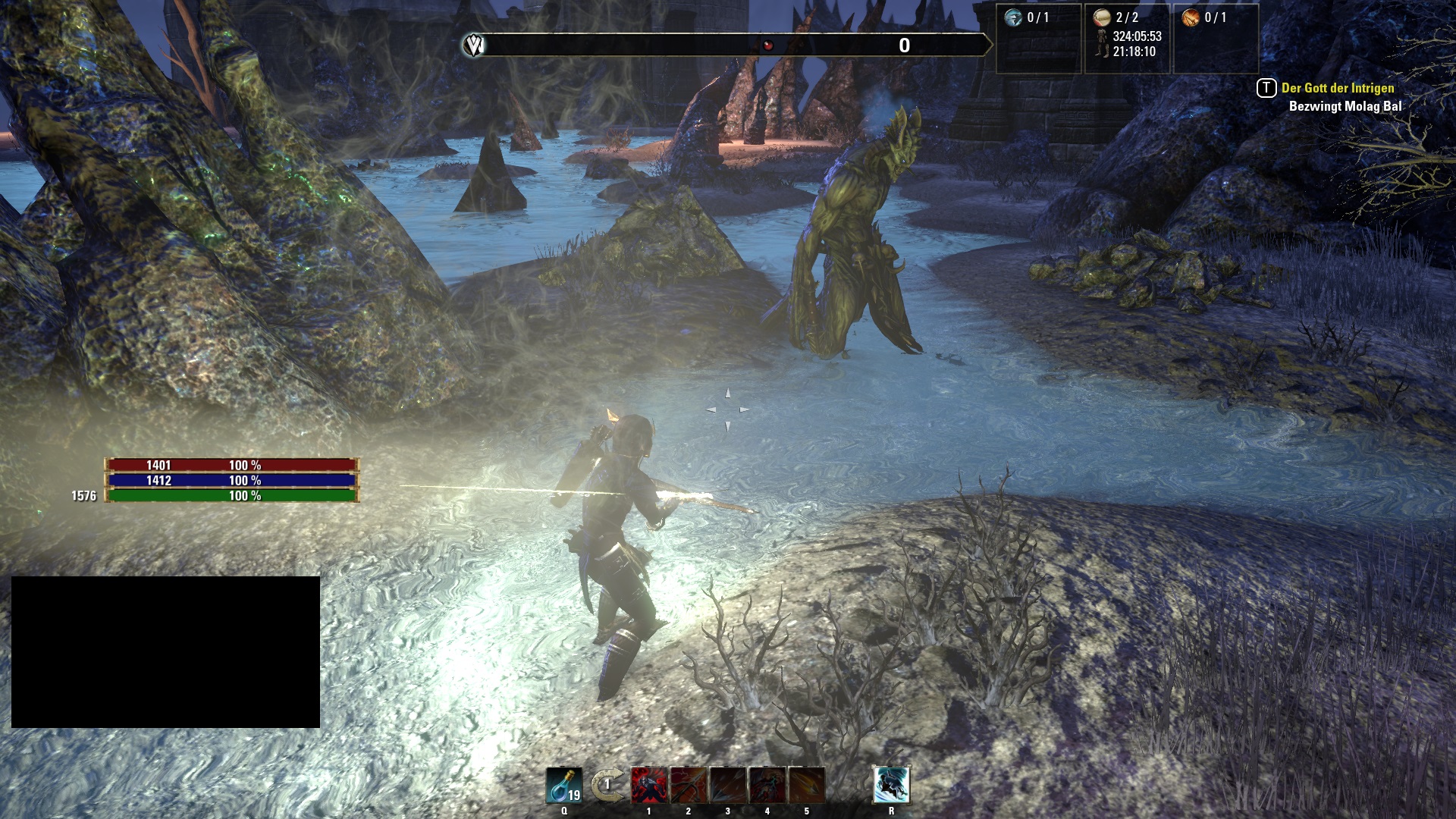Image resolution: width=1456 pixels, height=819 pixels.
Task: Click the compass emblem at the bar's left
Action: pos(474,45)
